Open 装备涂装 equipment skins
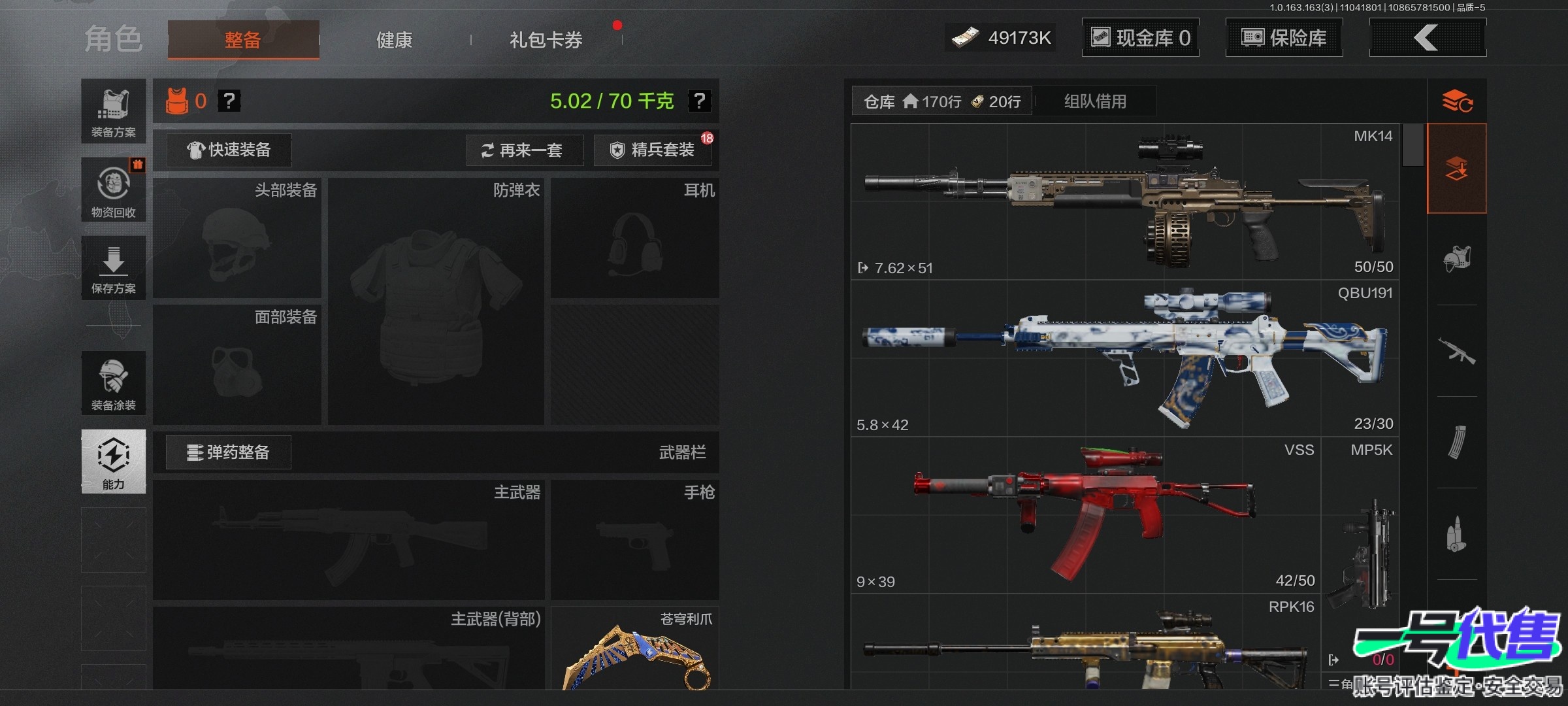This screenshot has height=706, width=1568. click(114, 384)
